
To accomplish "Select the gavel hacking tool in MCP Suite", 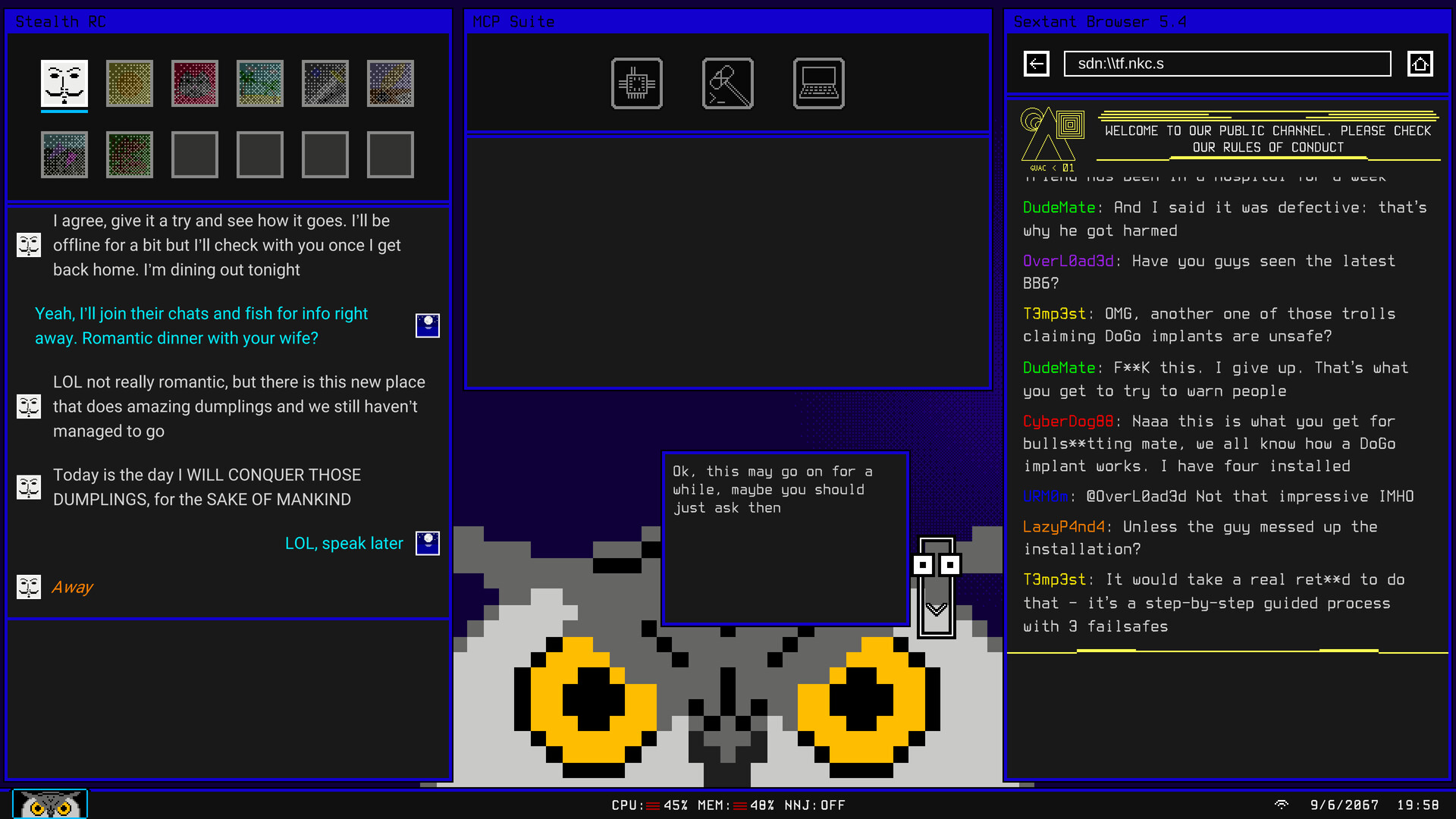I will coord(727,83).
